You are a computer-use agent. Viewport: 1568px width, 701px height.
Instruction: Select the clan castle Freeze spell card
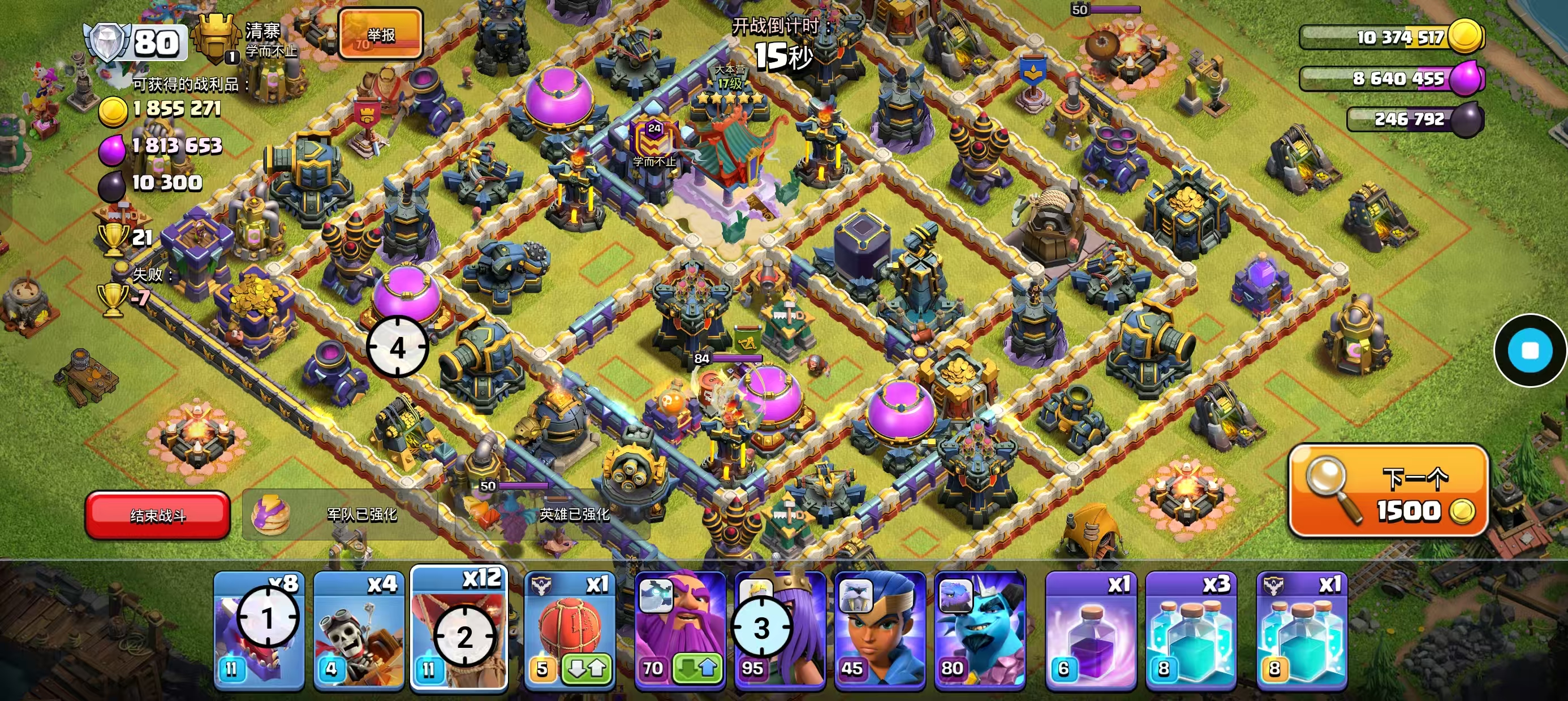[1302, 630]
